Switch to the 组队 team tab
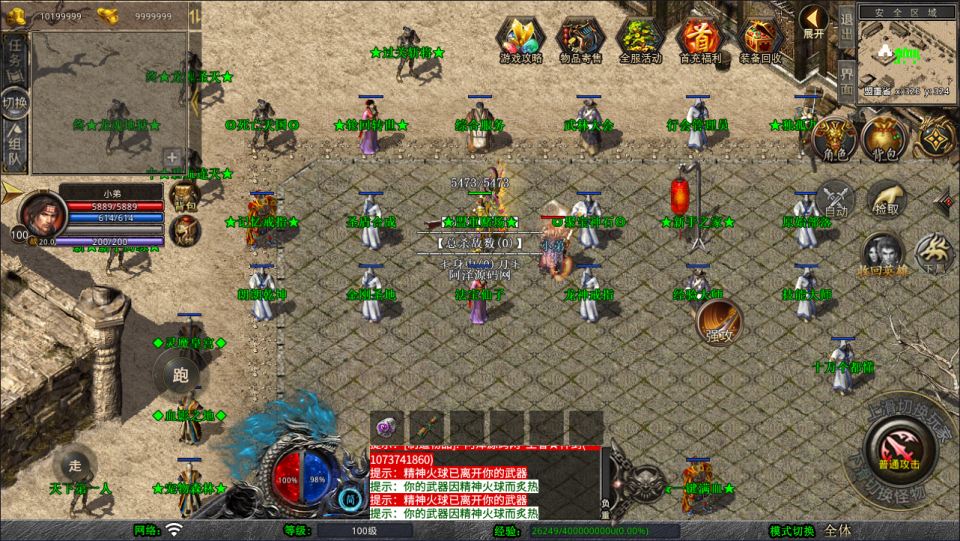 [x=15, y=147]
